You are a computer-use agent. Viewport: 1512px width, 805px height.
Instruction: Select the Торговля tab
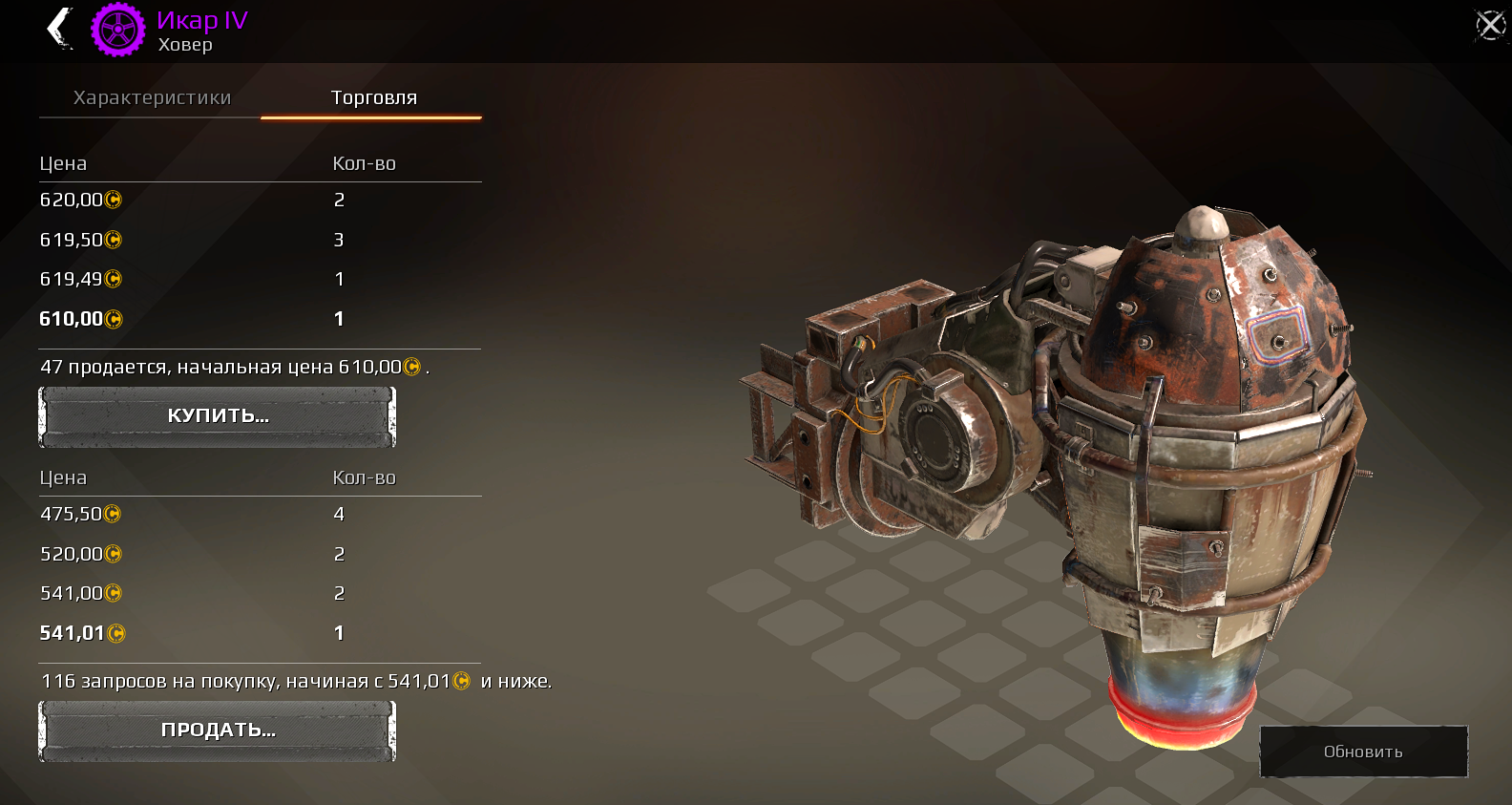coord(373,97)
